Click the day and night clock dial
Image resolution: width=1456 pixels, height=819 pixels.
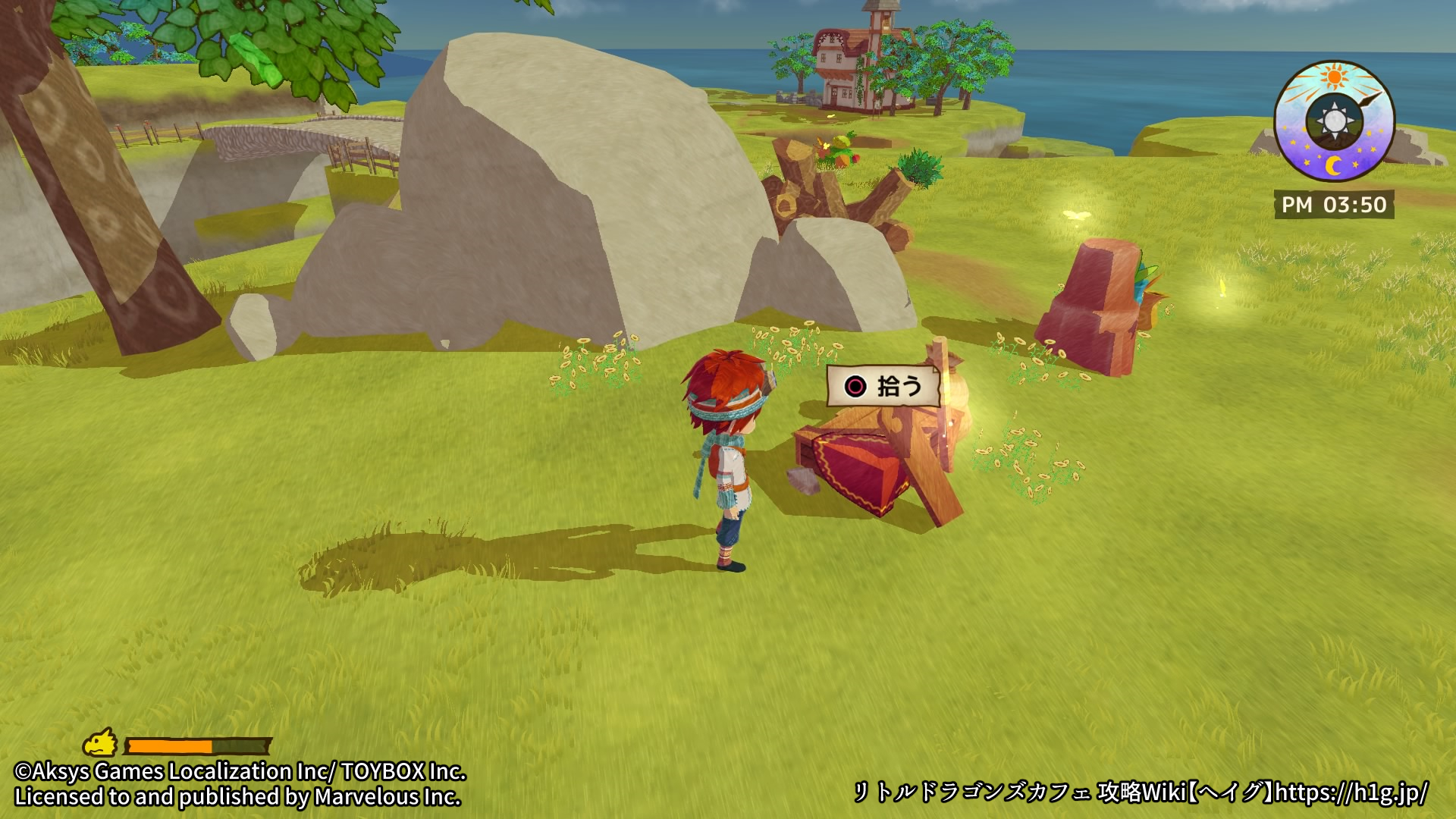(x=1334, y=121)
